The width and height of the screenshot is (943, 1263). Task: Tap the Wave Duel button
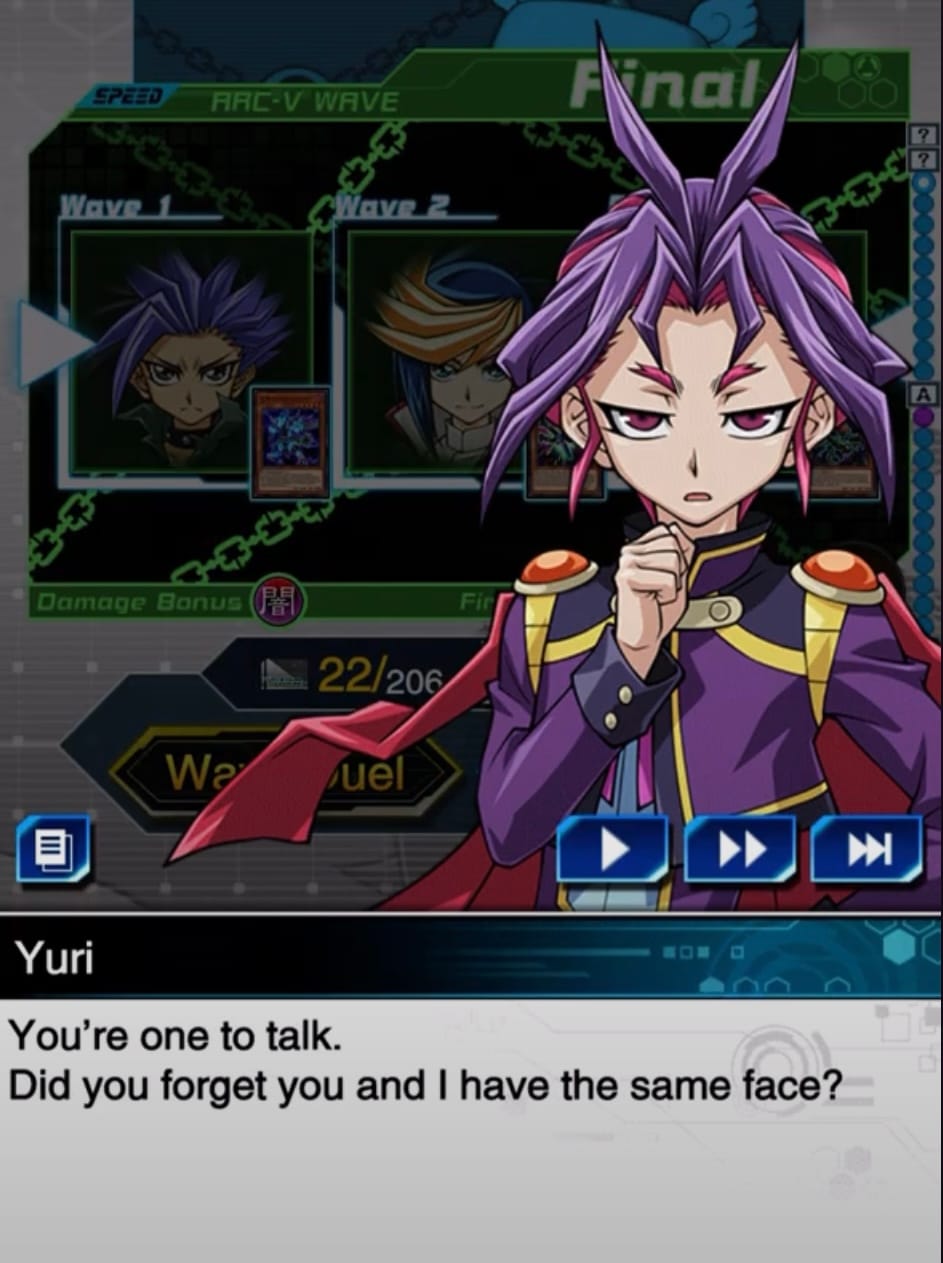(x=285, y=772)
